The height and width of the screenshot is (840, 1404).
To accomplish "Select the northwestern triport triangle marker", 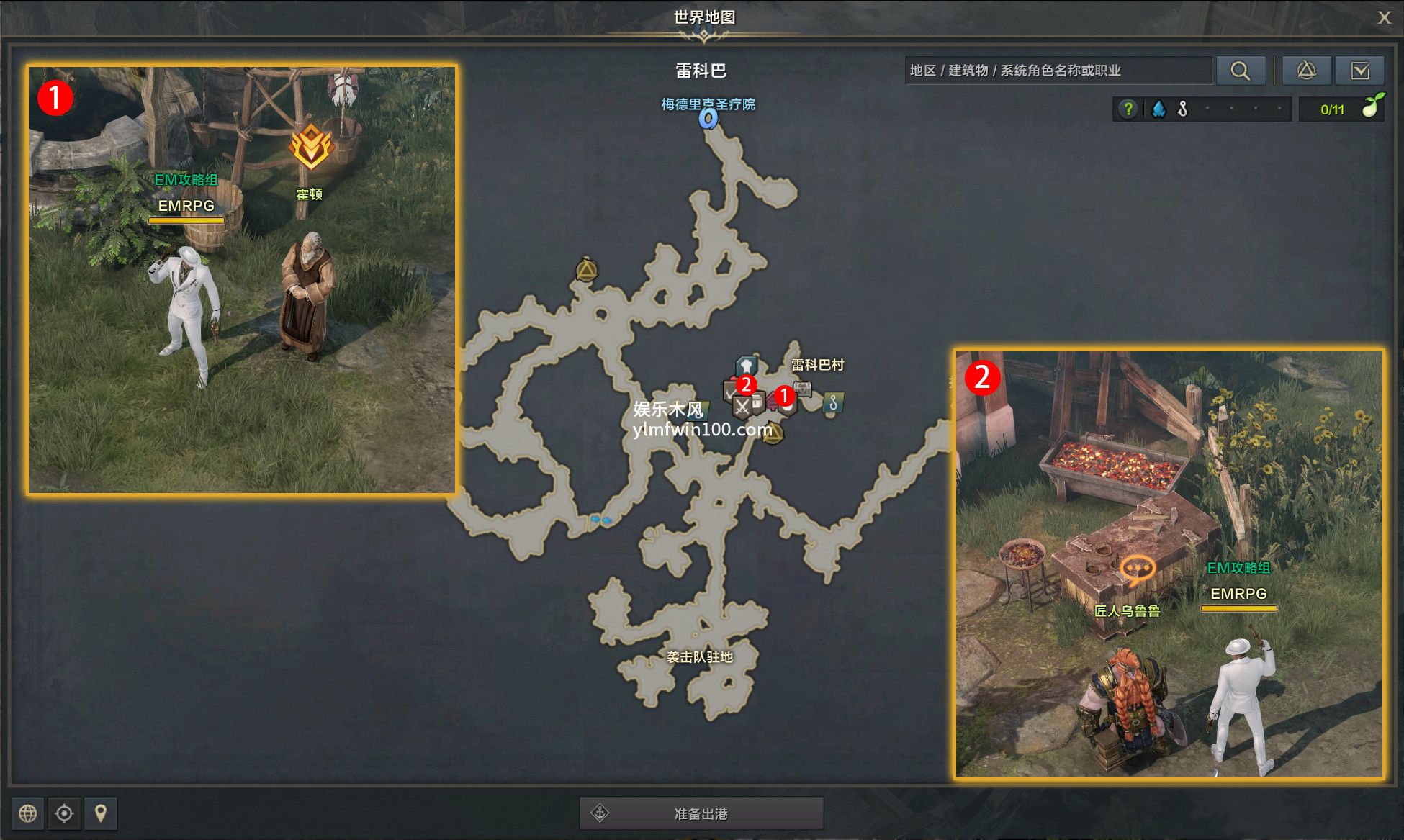I will point(587,271).
